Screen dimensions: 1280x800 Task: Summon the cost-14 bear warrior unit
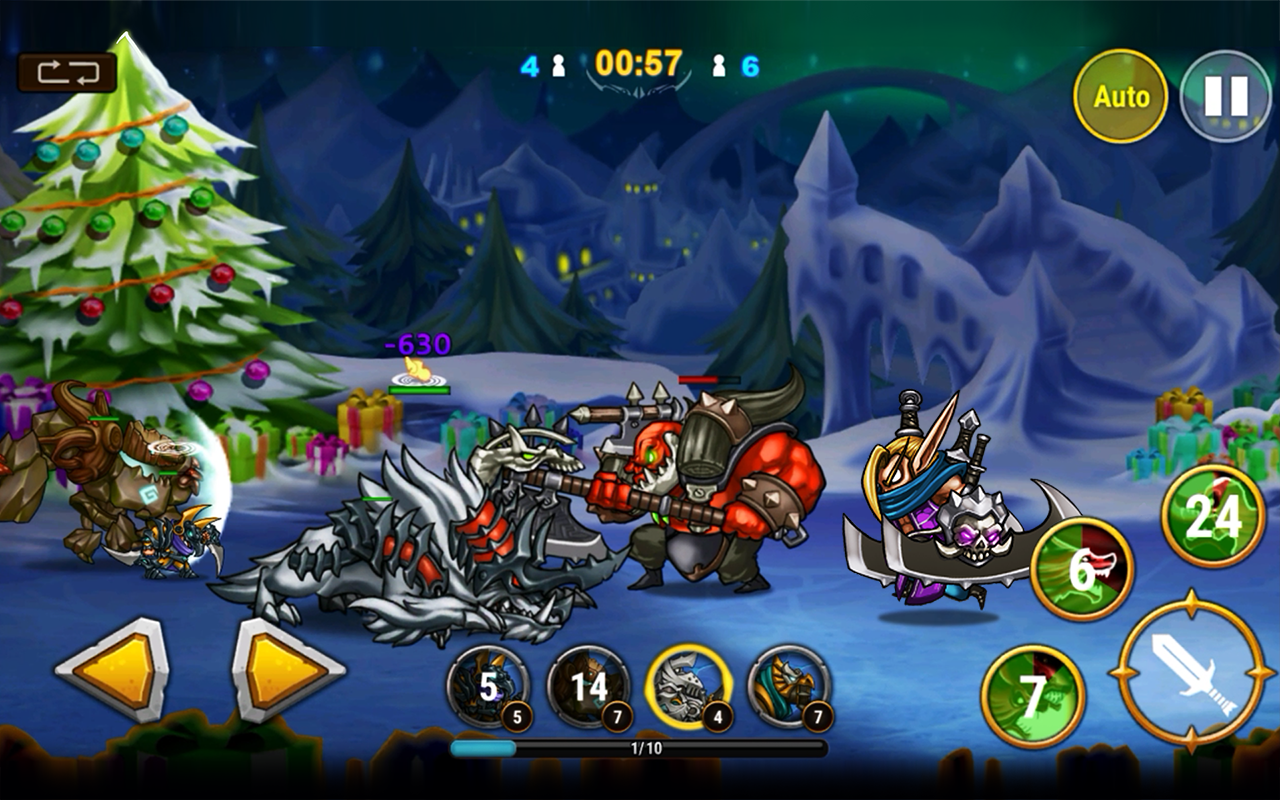click(x=588, y=685)
